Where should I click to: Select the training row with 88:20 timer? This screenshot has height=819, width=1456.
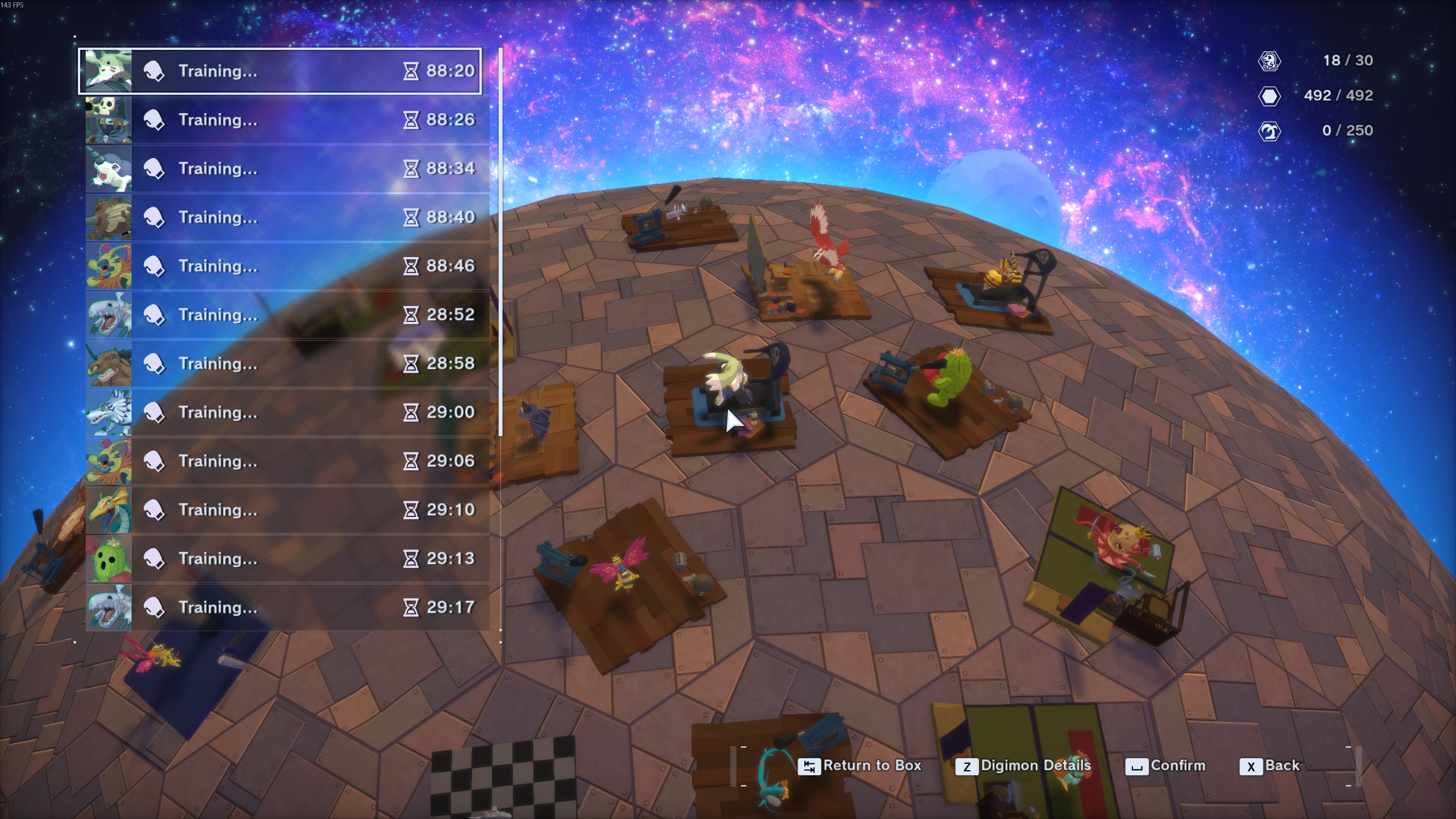pyautogui.click(x=280, y=71)
